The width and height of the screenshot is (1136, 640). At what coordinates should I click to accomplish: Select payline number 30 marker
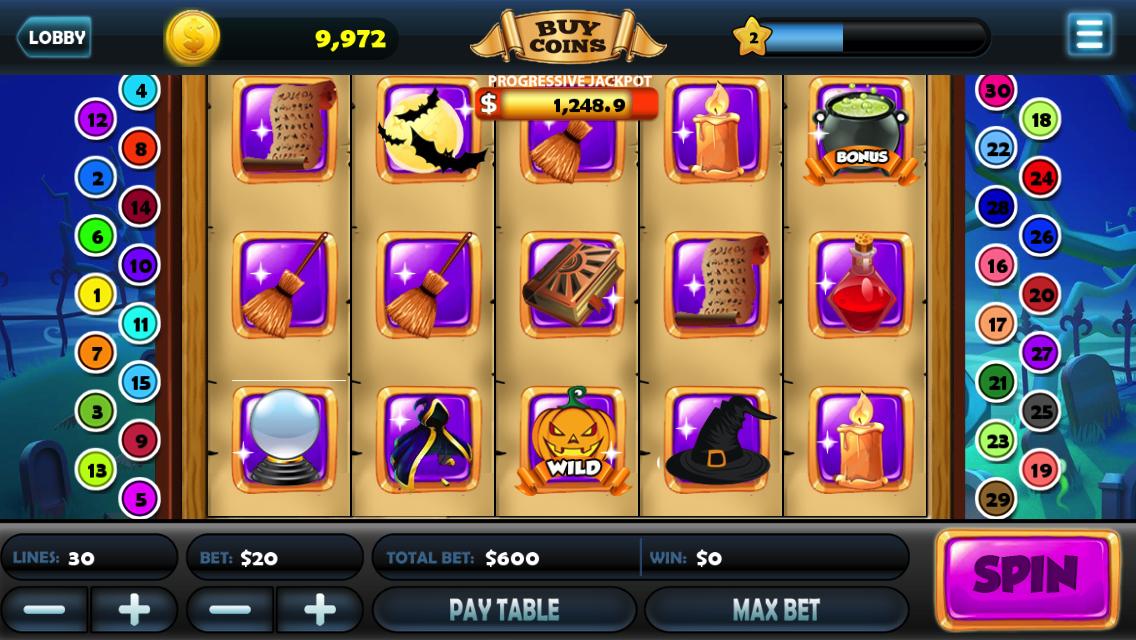coord(996,91)
